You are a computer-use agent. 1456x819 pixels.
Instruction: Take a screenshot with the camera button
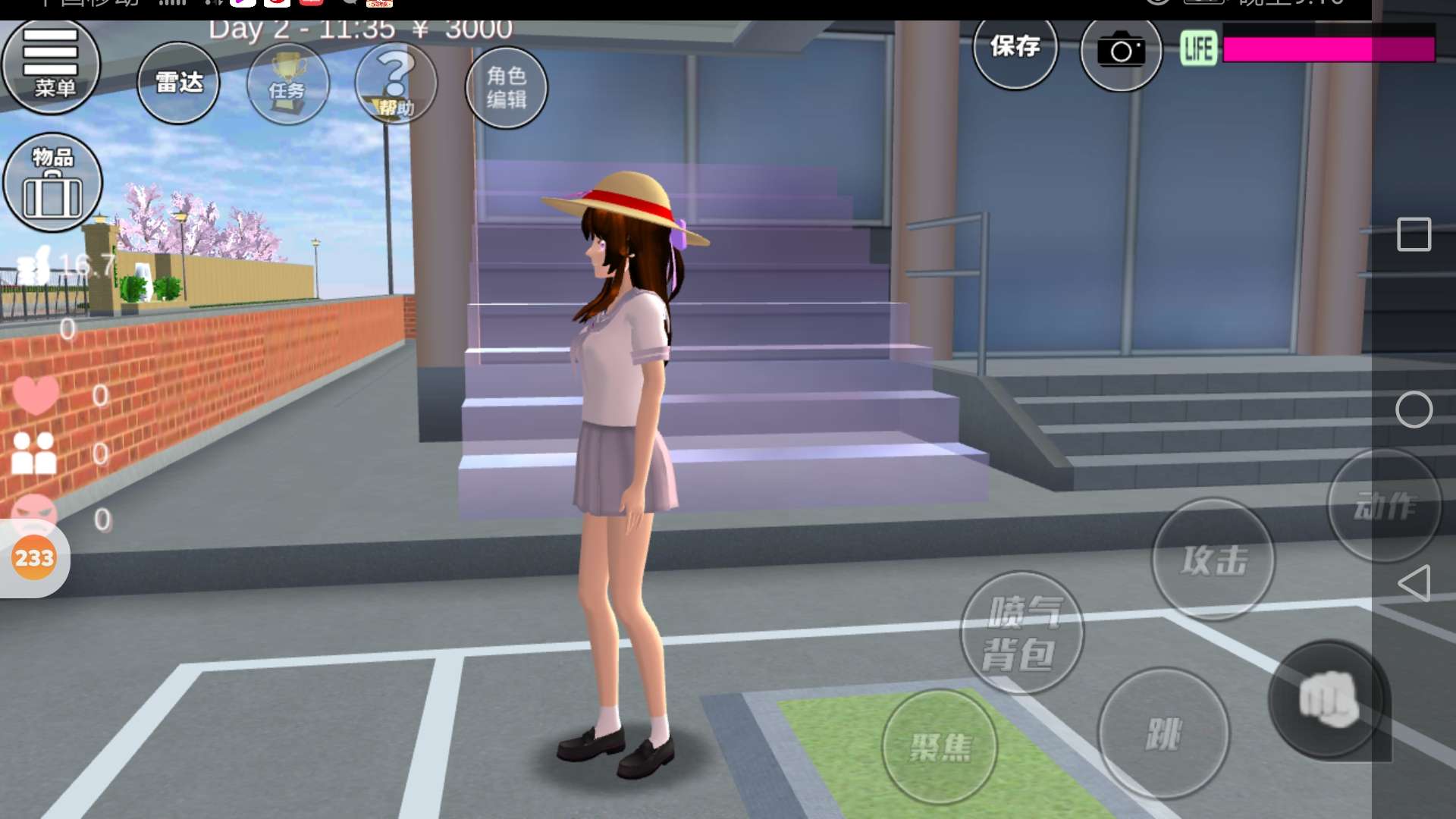pos(1121,52)
